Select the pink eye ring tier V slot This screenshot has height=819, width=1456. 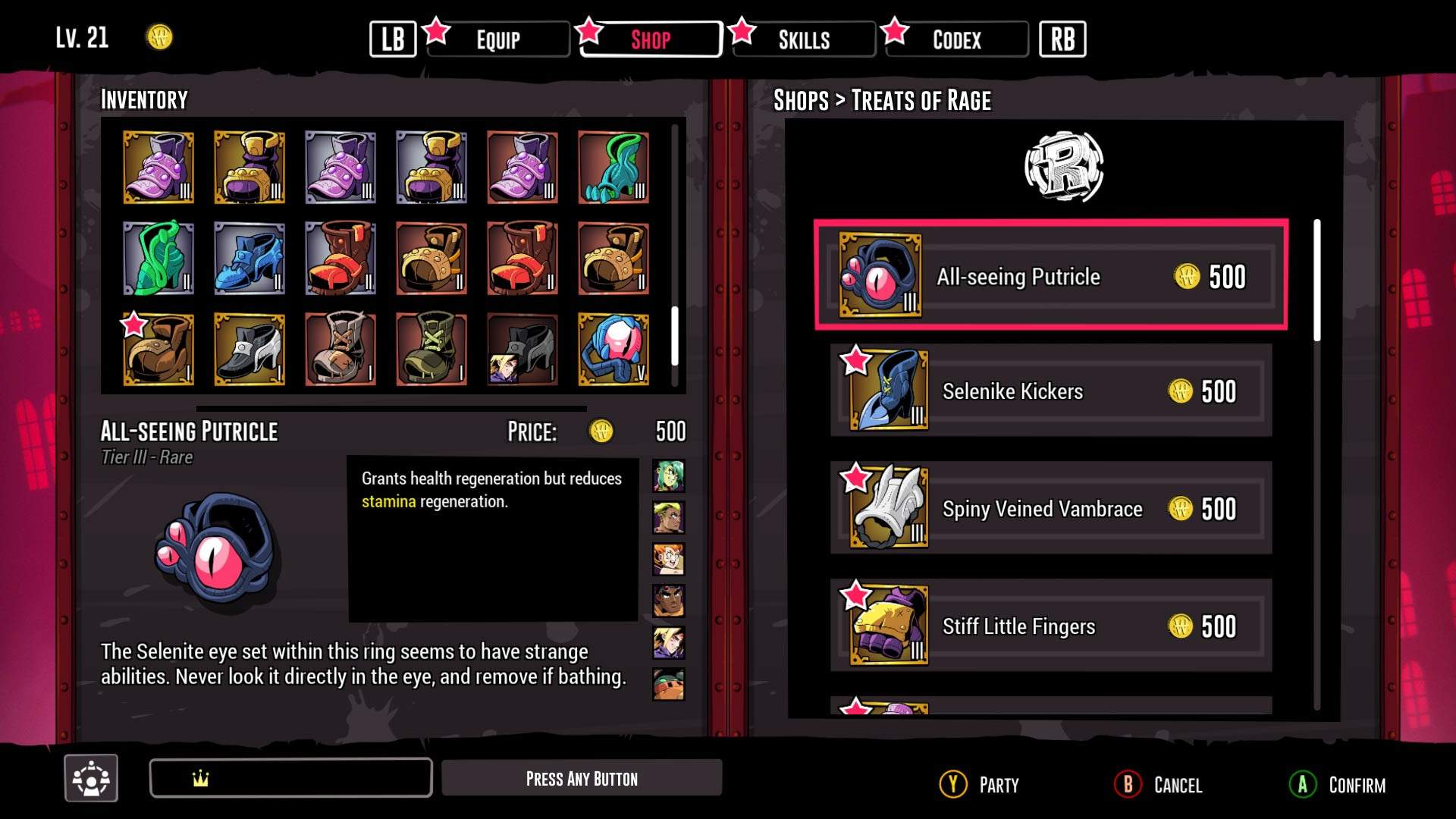tap(613, 349)
